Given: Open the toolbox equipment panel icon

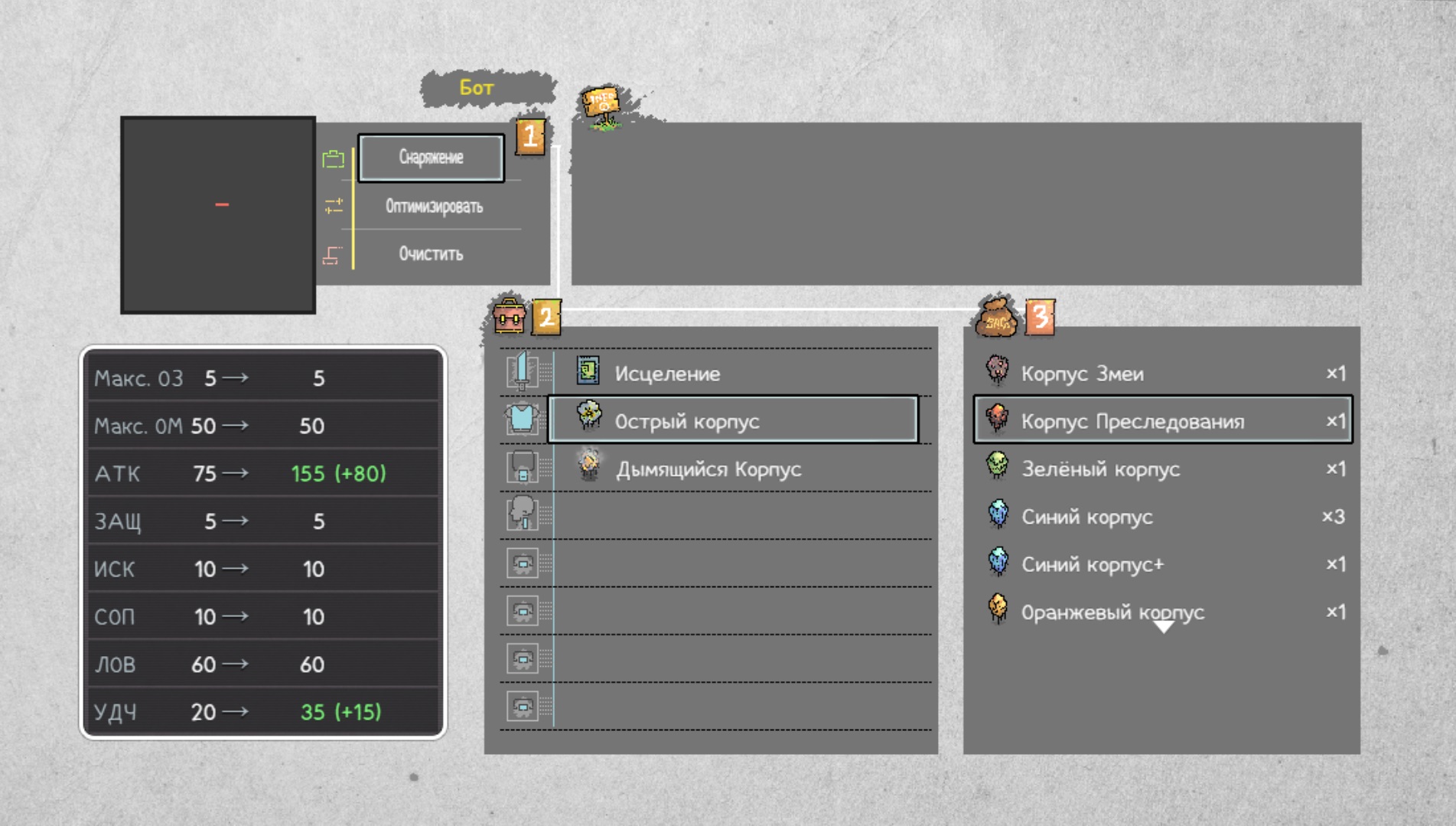Looking at the screenshot, I should pyautogui.click(x=509, y=315).
